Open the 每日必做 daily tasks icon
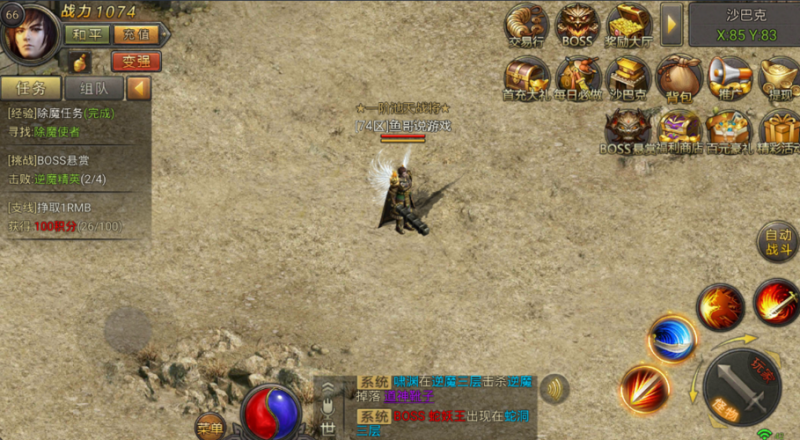Screen dimensions: 800x440 tap(578, 76)
